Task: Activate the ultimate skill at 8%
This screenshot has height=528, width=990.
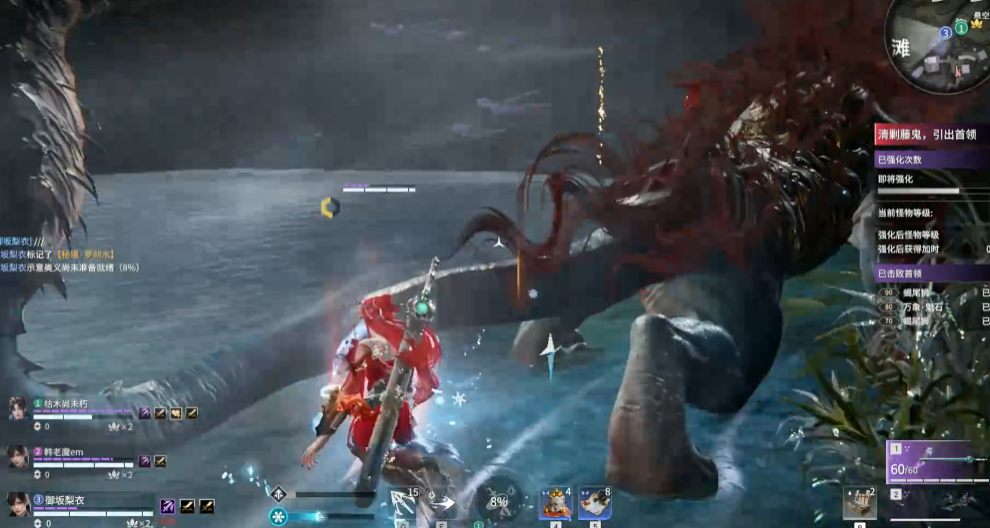Action: click(498, 501)
